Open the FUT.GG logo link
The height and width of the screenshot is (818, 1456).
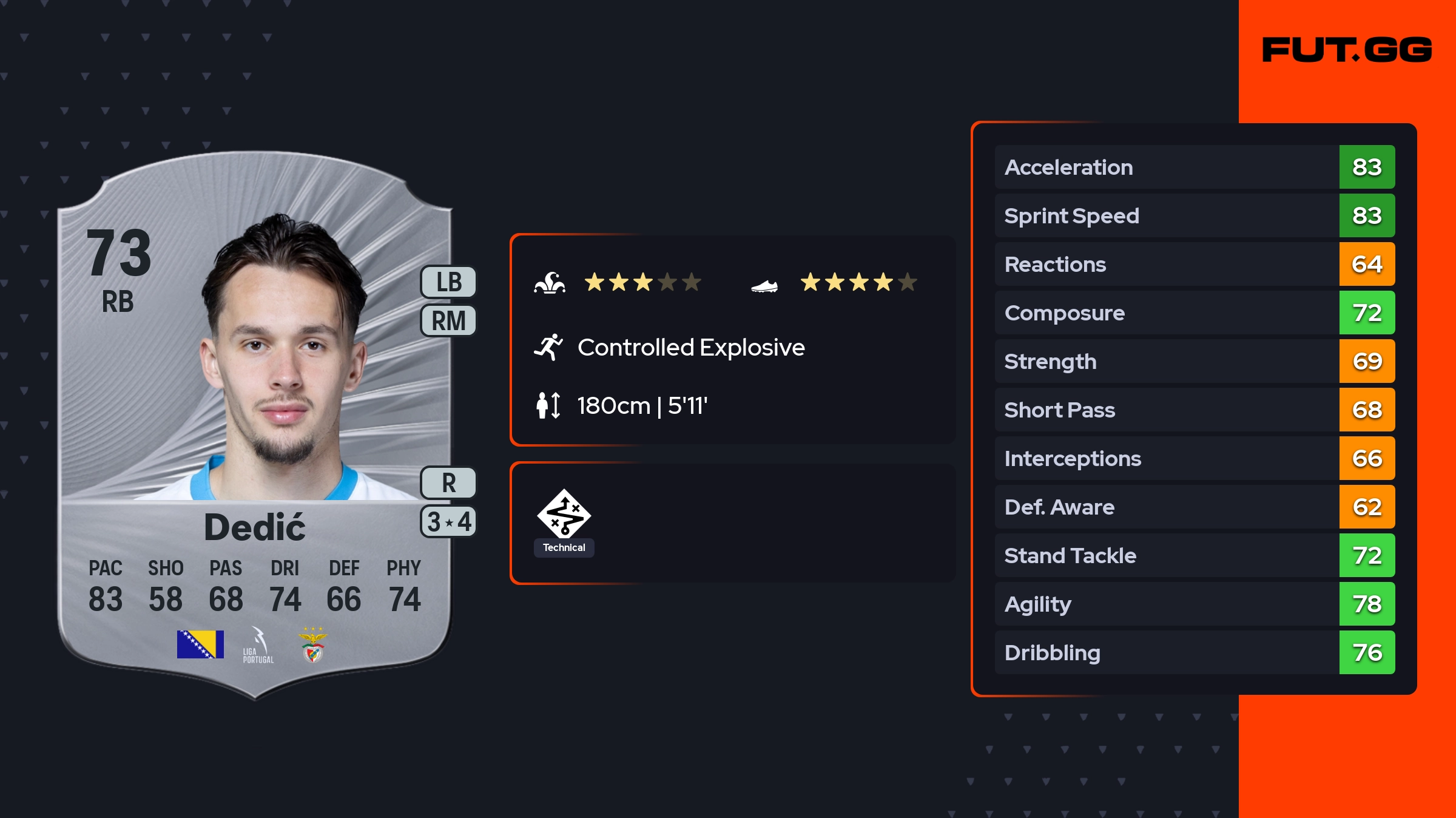(1347, 50)
